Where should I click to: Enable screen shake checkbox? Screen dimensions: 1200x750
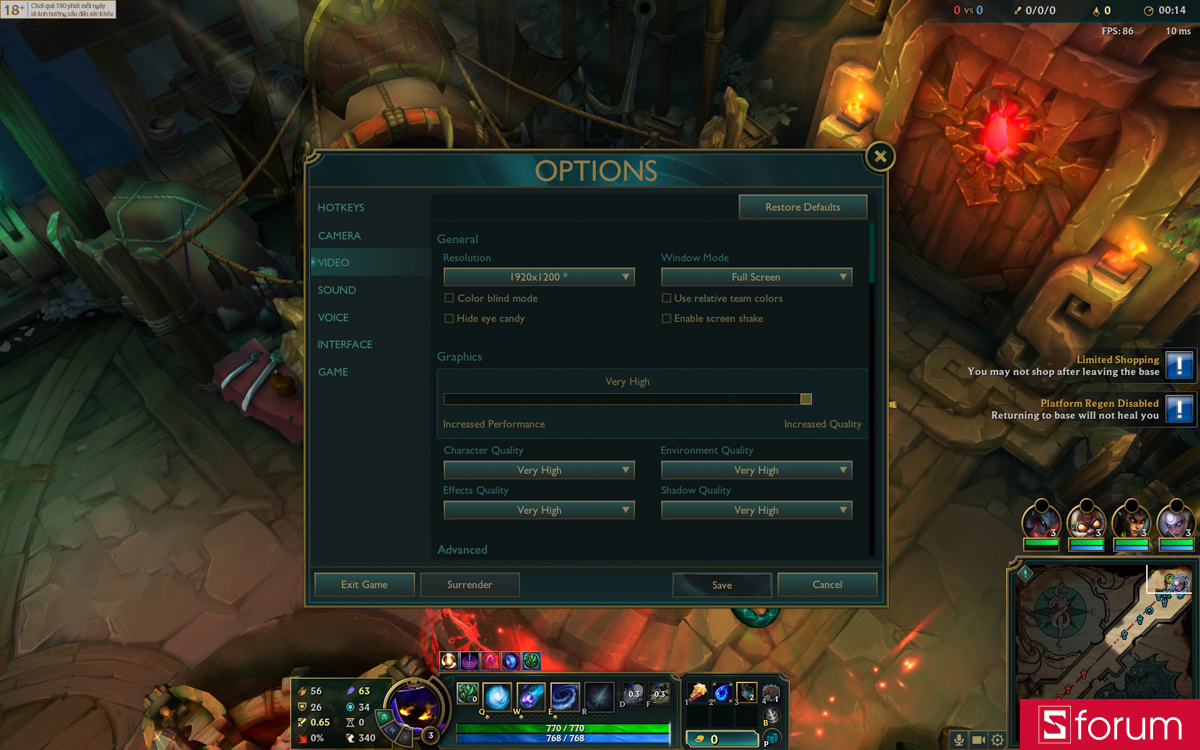click(x=667, y=318)
